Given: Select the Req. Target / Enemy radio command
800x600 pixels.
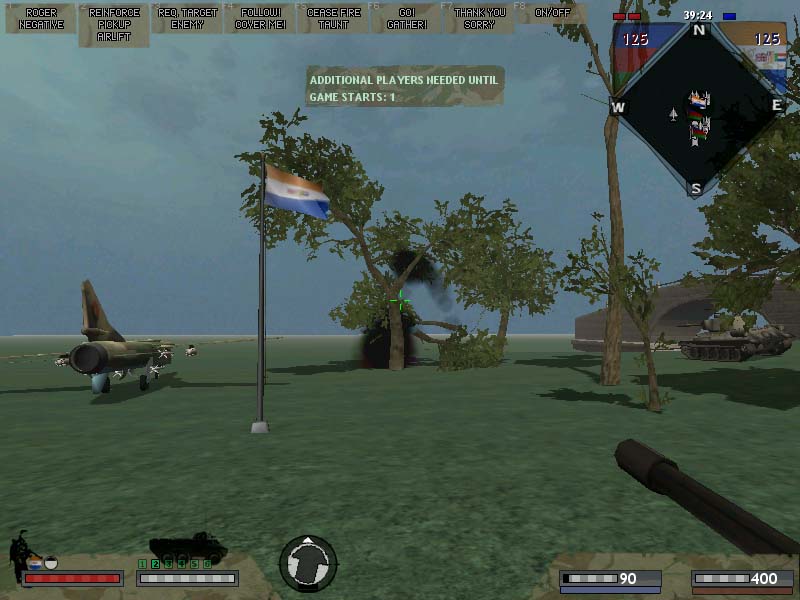Looking at the screenshot, I should click(x=187, y=18).
